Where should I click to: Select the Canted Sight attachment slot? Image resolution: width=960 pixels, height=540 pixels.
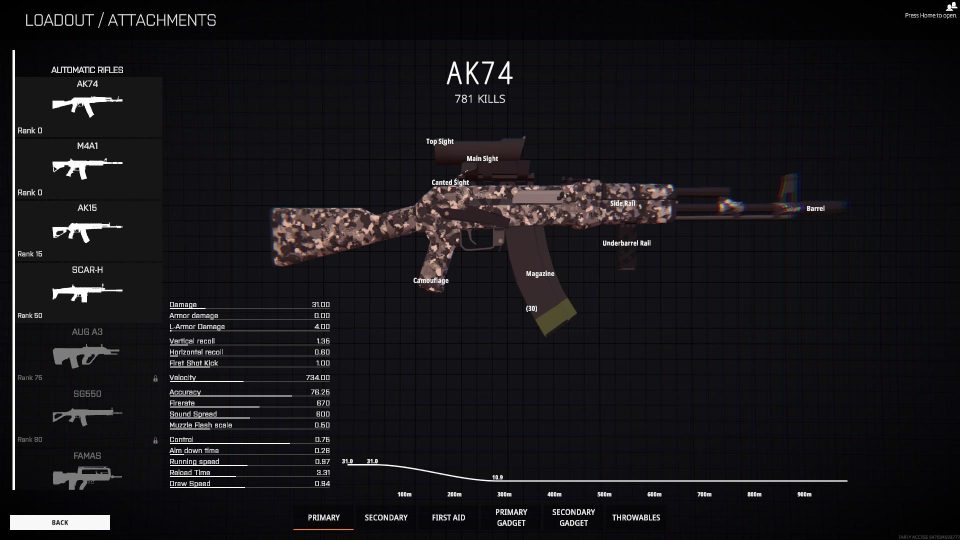(x=450, y=183)
